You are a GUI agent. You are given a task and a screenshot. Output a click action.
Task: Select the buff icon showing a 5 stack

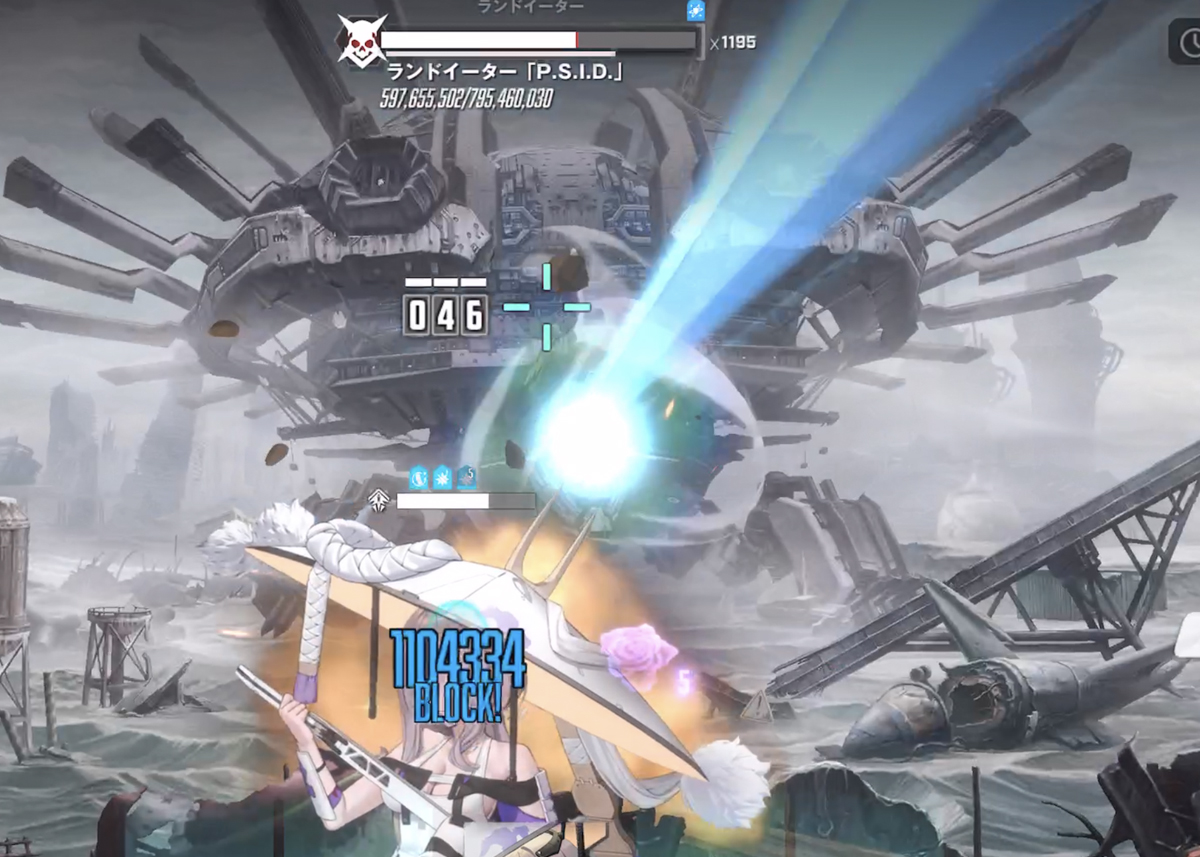pos(467,477)
